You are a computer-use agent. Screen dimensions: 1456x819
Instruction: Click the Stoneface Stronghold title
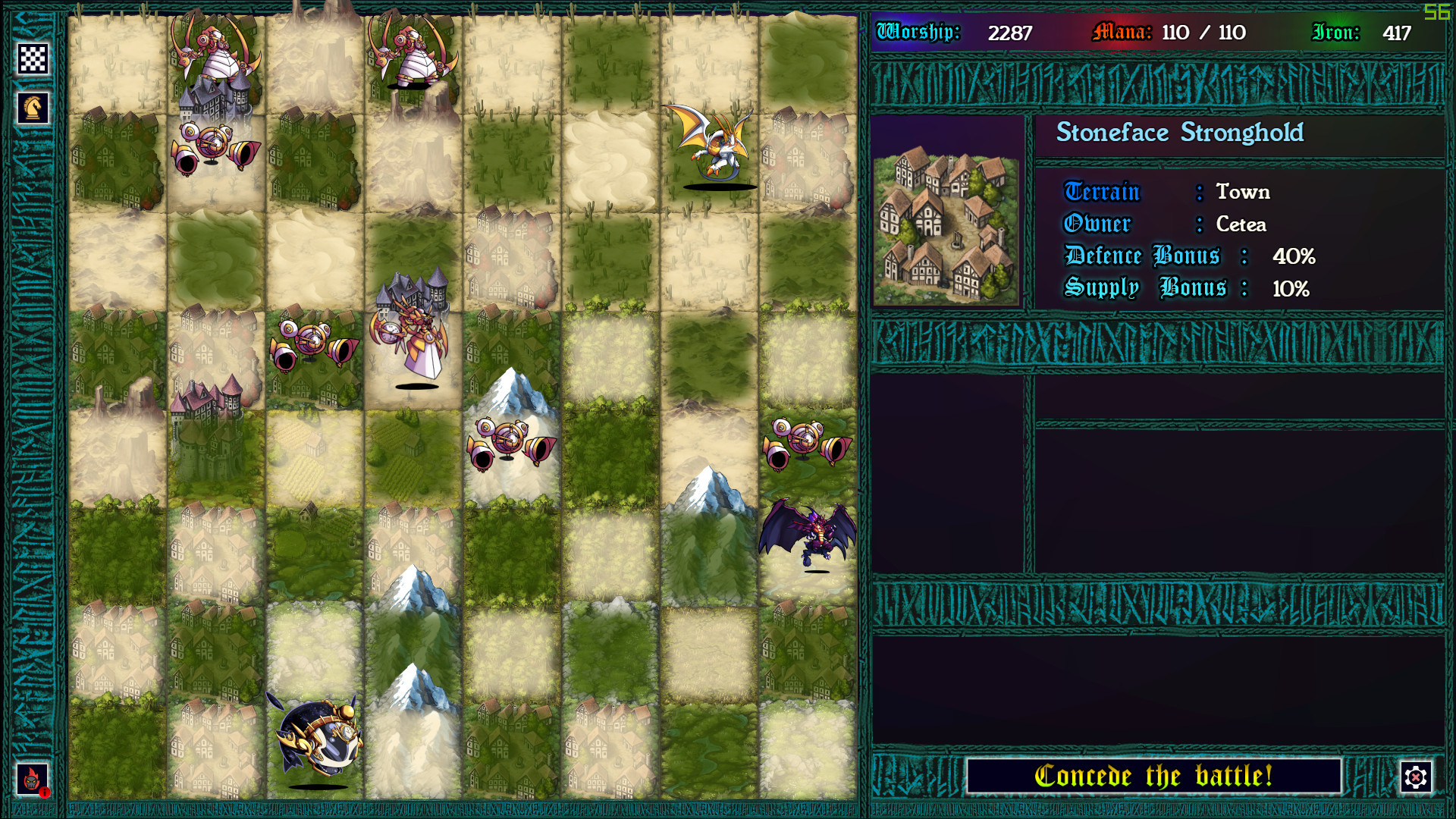point(1181,133)
